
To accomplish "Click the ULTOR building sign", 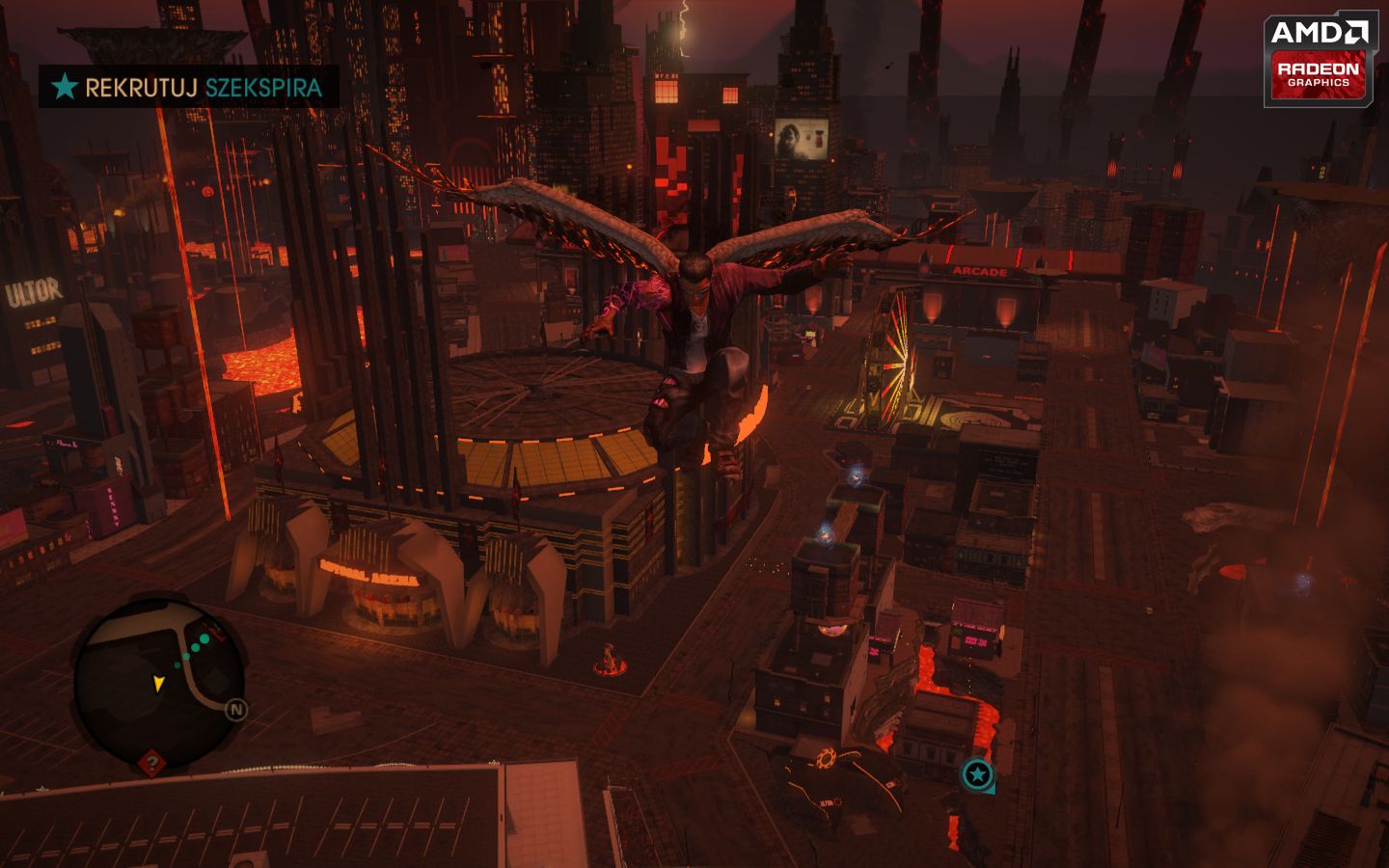I will point(31,291).
